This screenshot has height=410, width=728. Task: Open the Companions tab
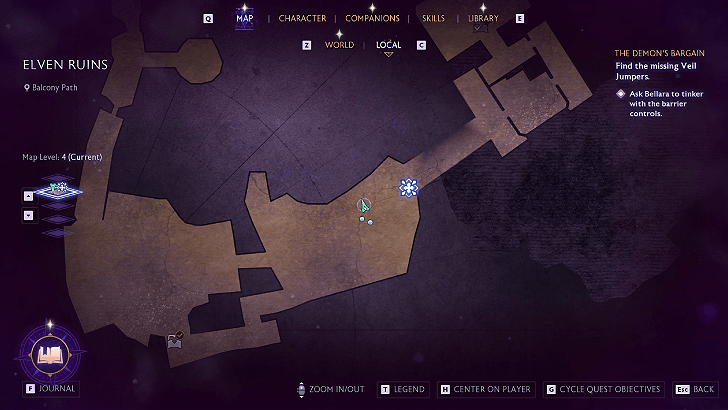(372, 18)
